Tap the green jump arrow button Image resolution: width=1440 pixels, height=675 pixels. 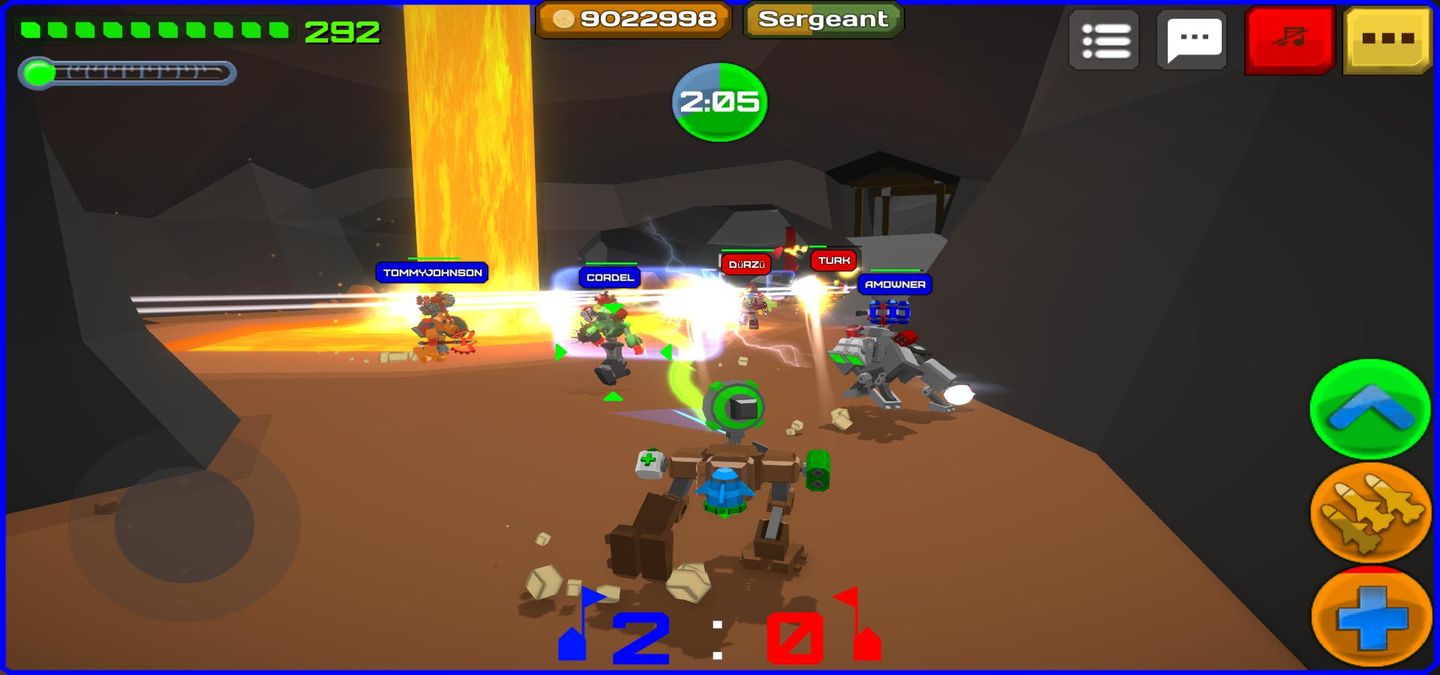click(1370, 409)
